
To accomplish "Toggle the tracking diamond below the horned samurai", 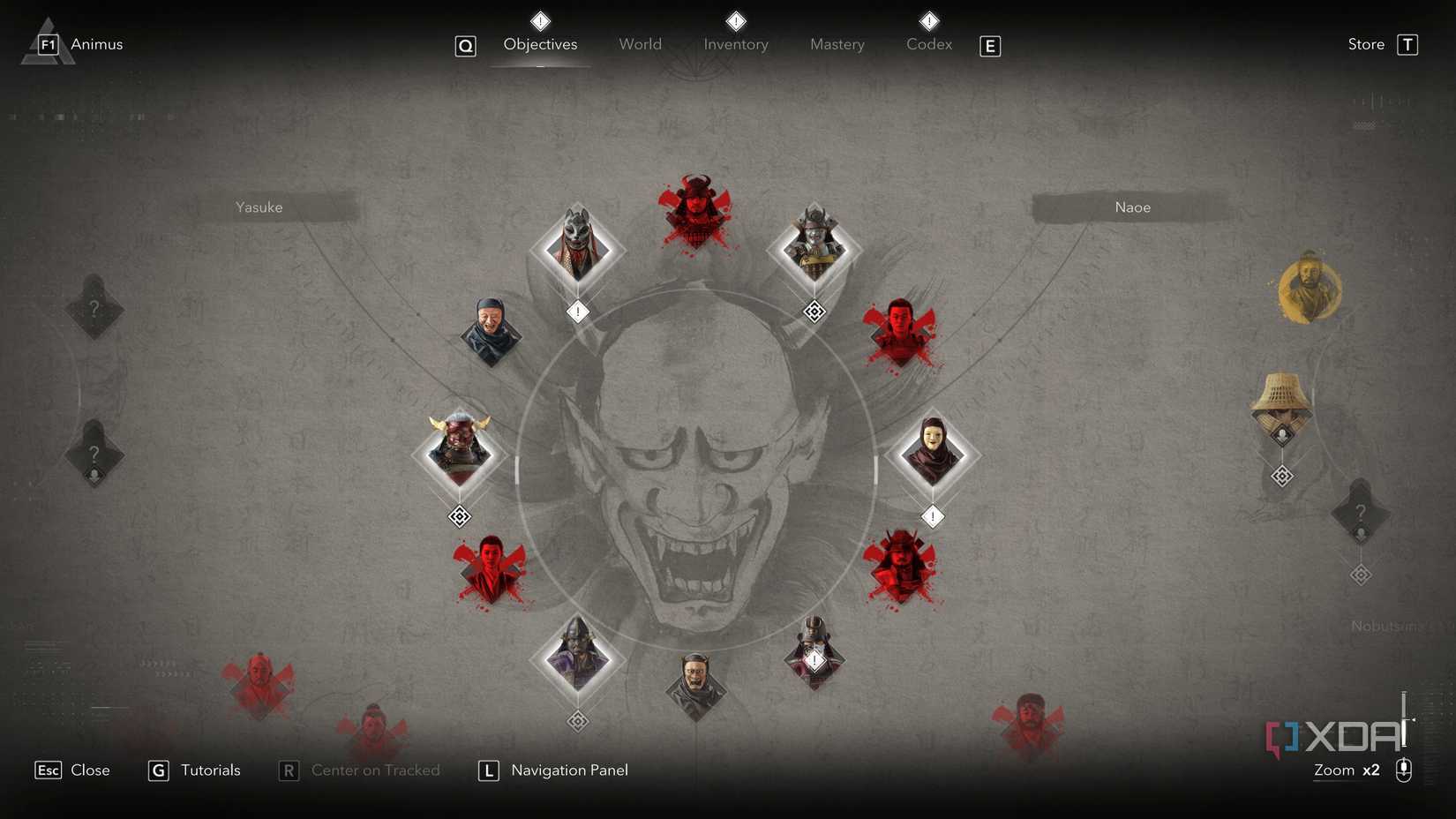I will (459, 516).
